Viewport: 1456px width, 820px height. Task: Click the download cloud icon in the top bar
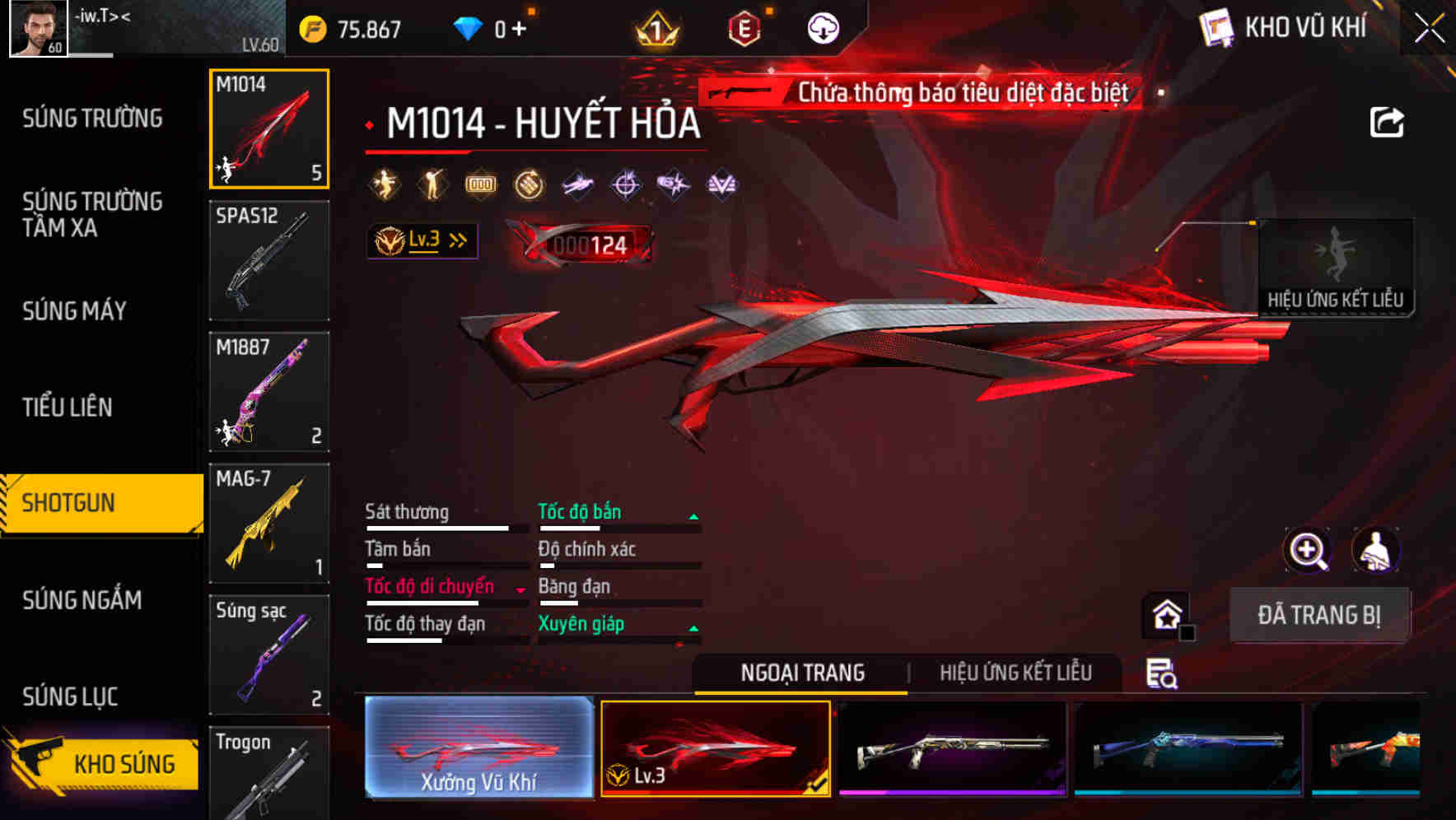coord(823,26)
